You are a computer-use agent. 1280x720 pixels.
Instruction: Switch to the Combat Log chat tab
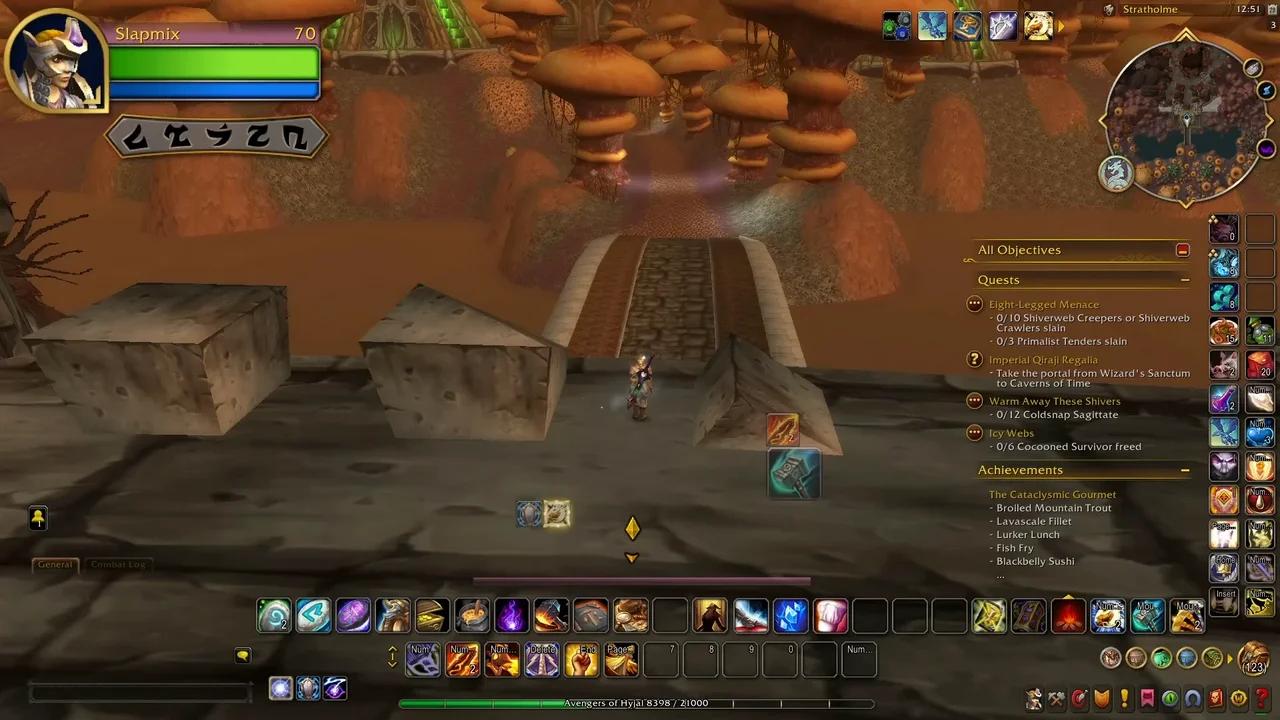point(118,564)
